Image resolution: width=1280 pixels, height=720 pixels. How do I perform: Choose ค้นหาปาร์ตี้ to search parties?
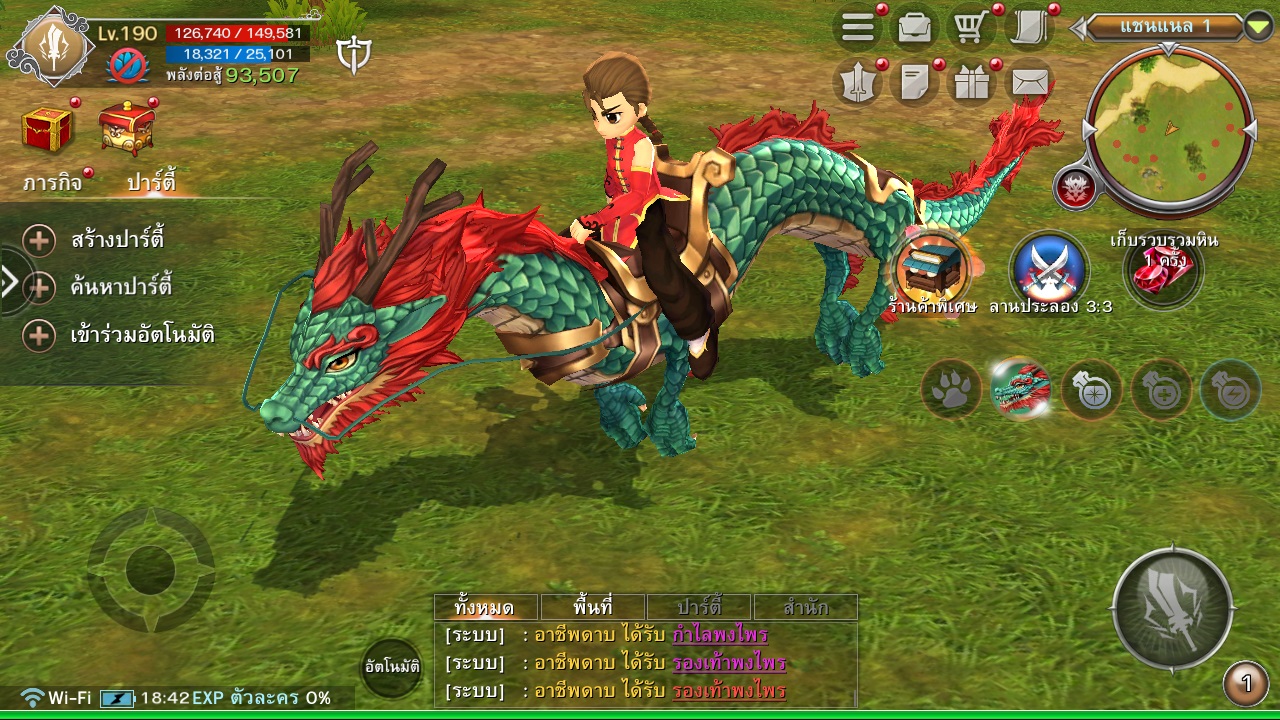[121, 287]
